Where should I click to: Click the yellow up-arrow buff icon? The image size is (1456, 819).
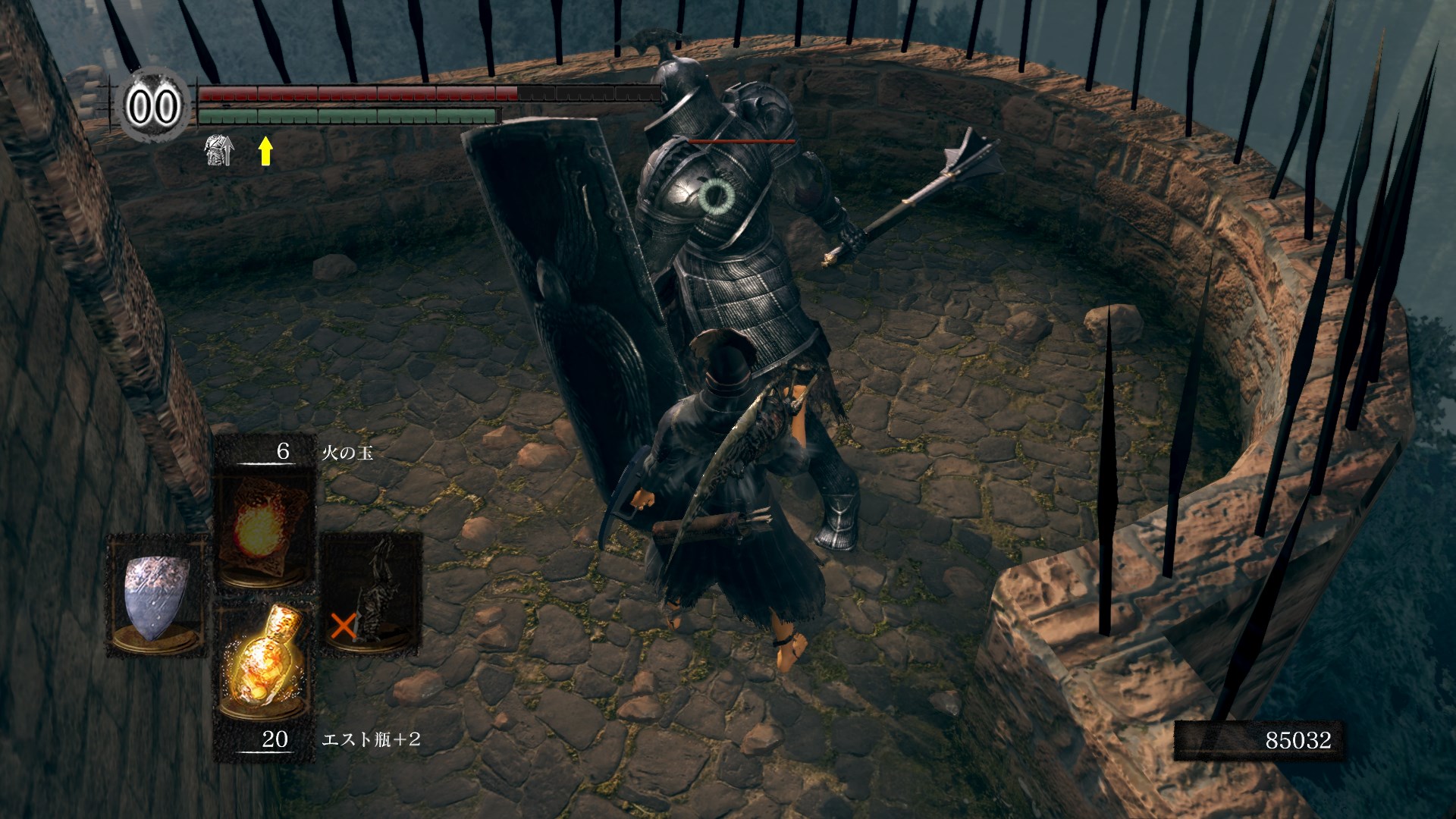click(x=265, y=151)
